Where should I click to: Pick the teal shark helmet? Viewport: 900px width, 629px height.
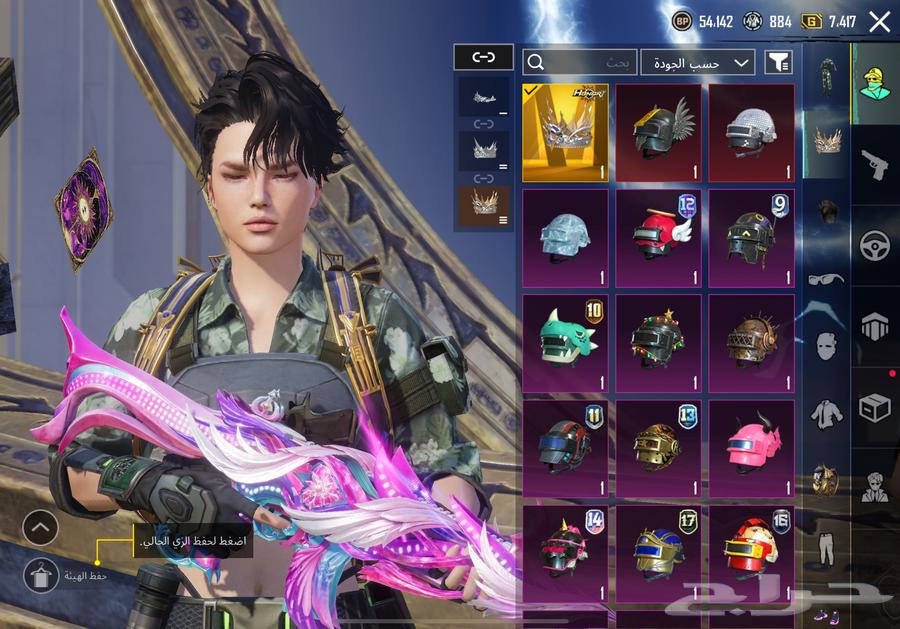coord(565,343)
